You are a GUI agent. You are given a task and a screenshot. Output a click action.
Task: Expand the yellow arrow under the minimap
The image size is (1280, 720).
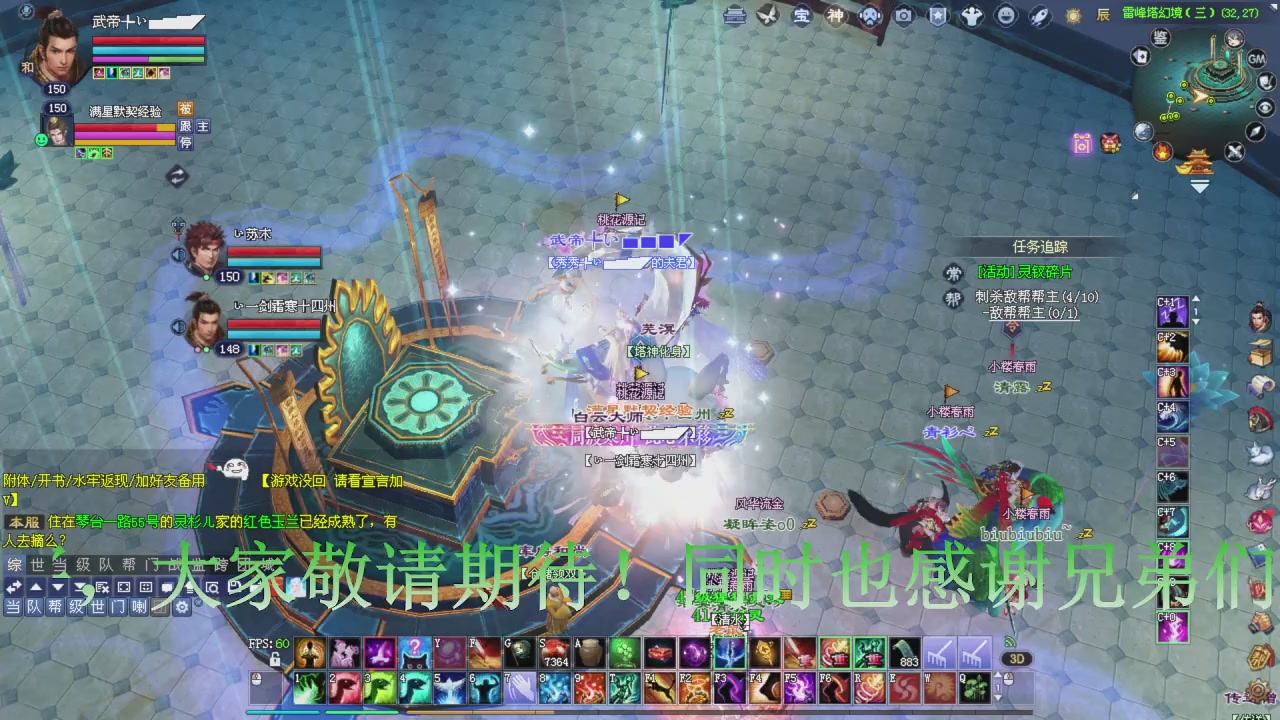(x=1199, y=184)
